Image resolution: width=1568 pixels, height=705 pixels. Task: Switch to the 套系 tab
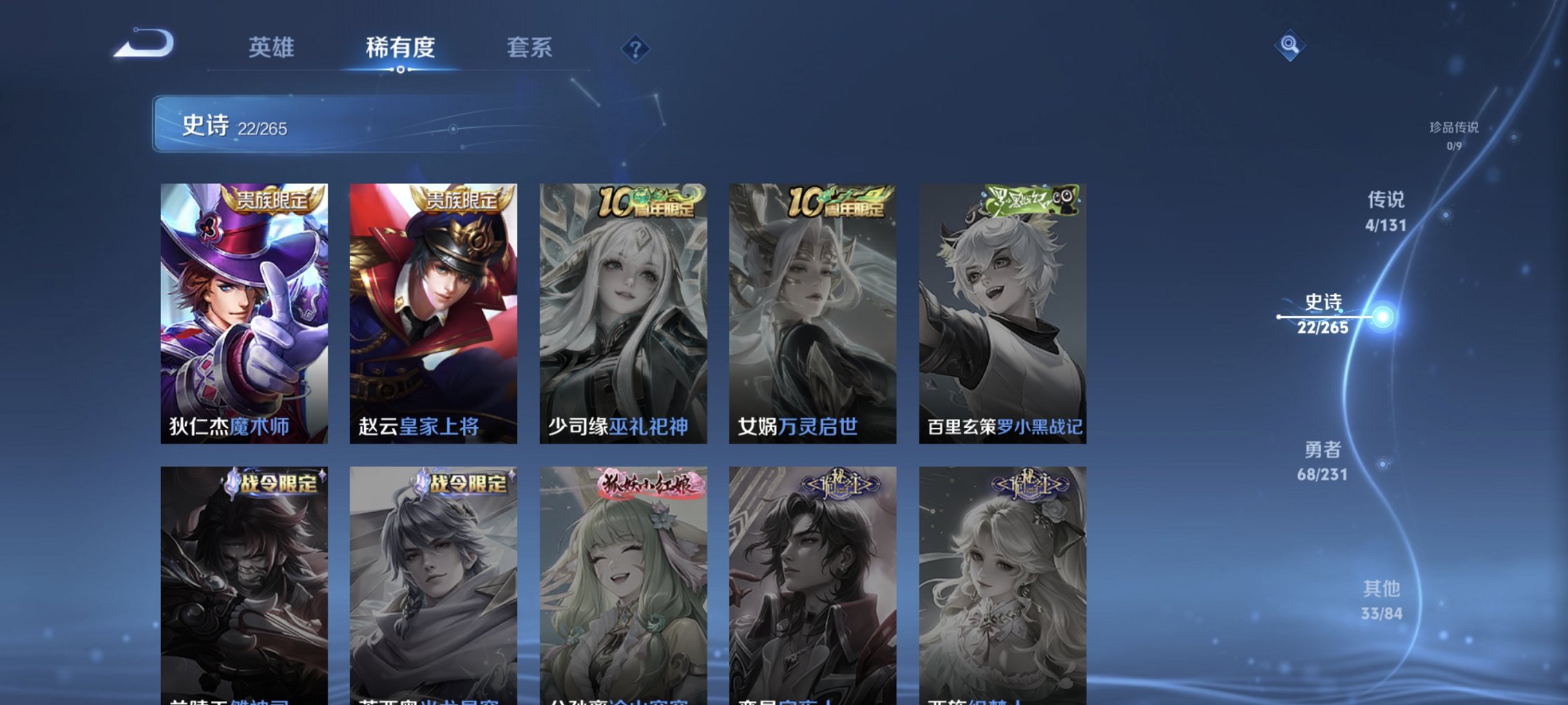pos(528,48)
